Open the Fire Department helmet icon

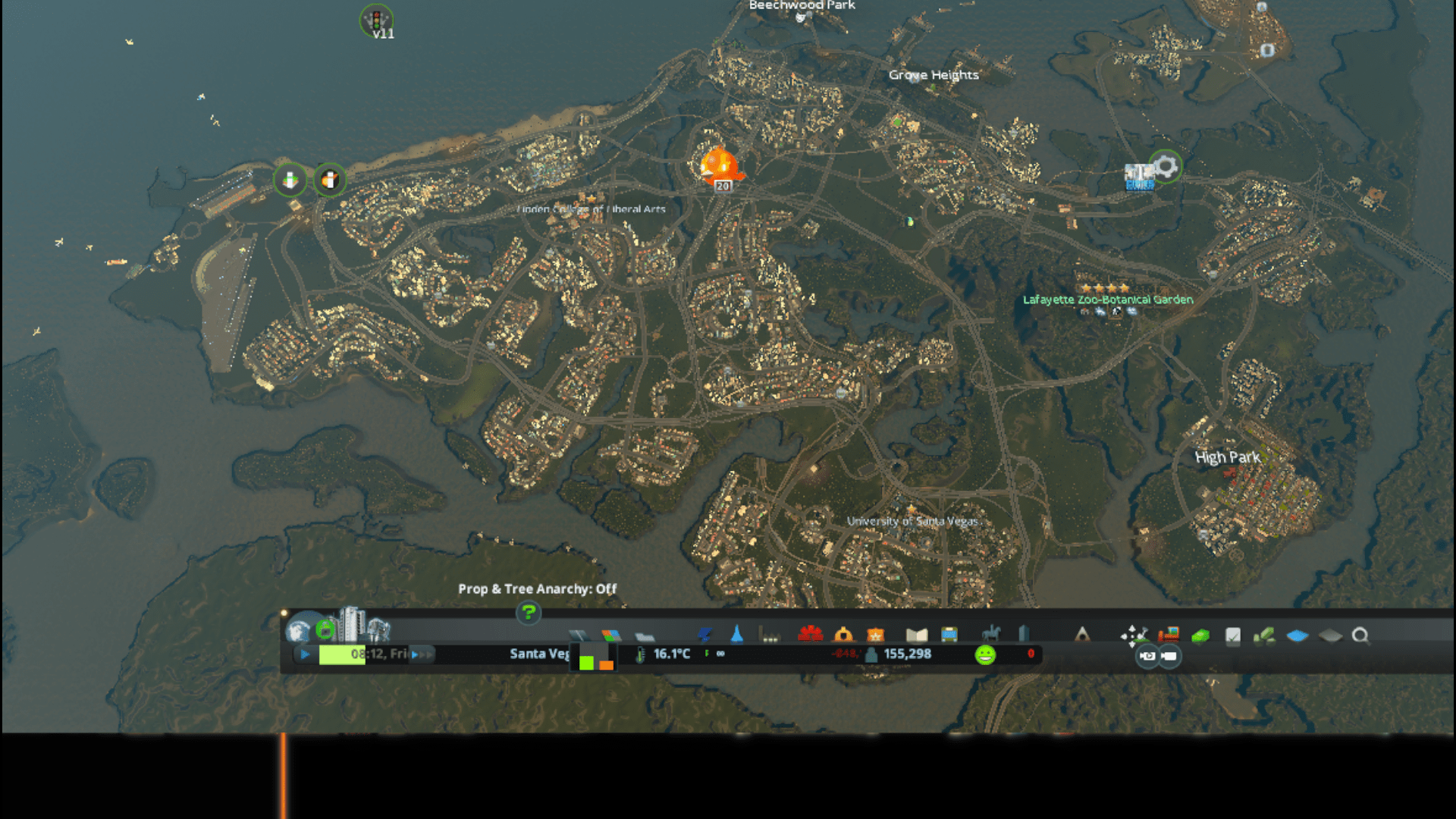(x=843, y=635)
